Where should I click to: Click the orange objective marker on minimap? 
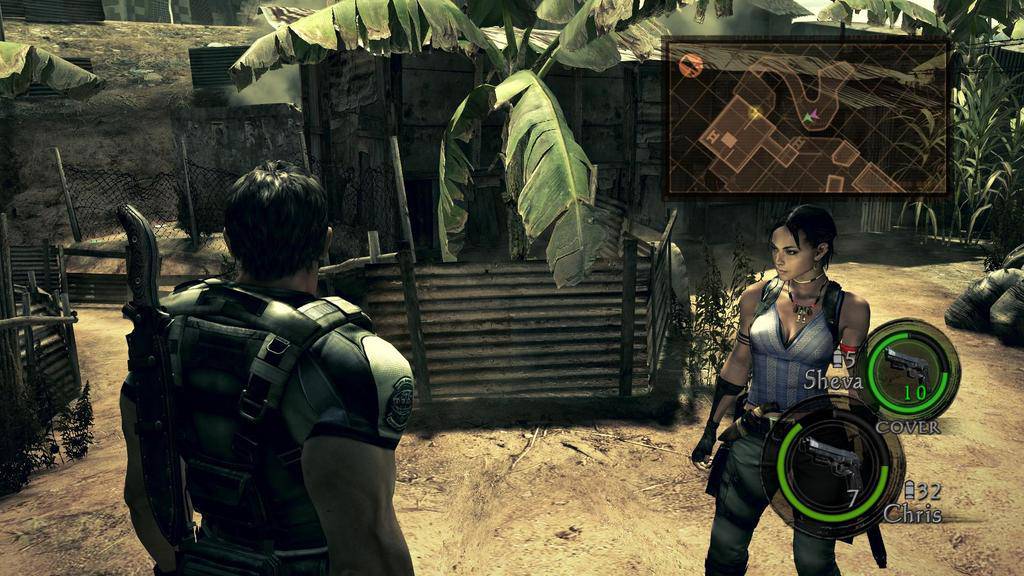click(x=690, y=66)
